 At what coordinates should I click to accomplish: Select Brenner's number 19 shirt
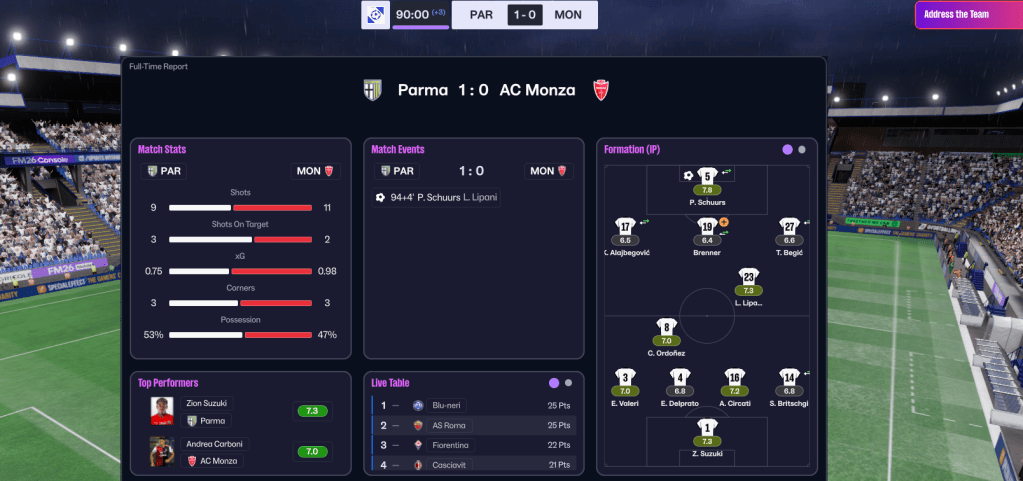(x=707, y=227)
